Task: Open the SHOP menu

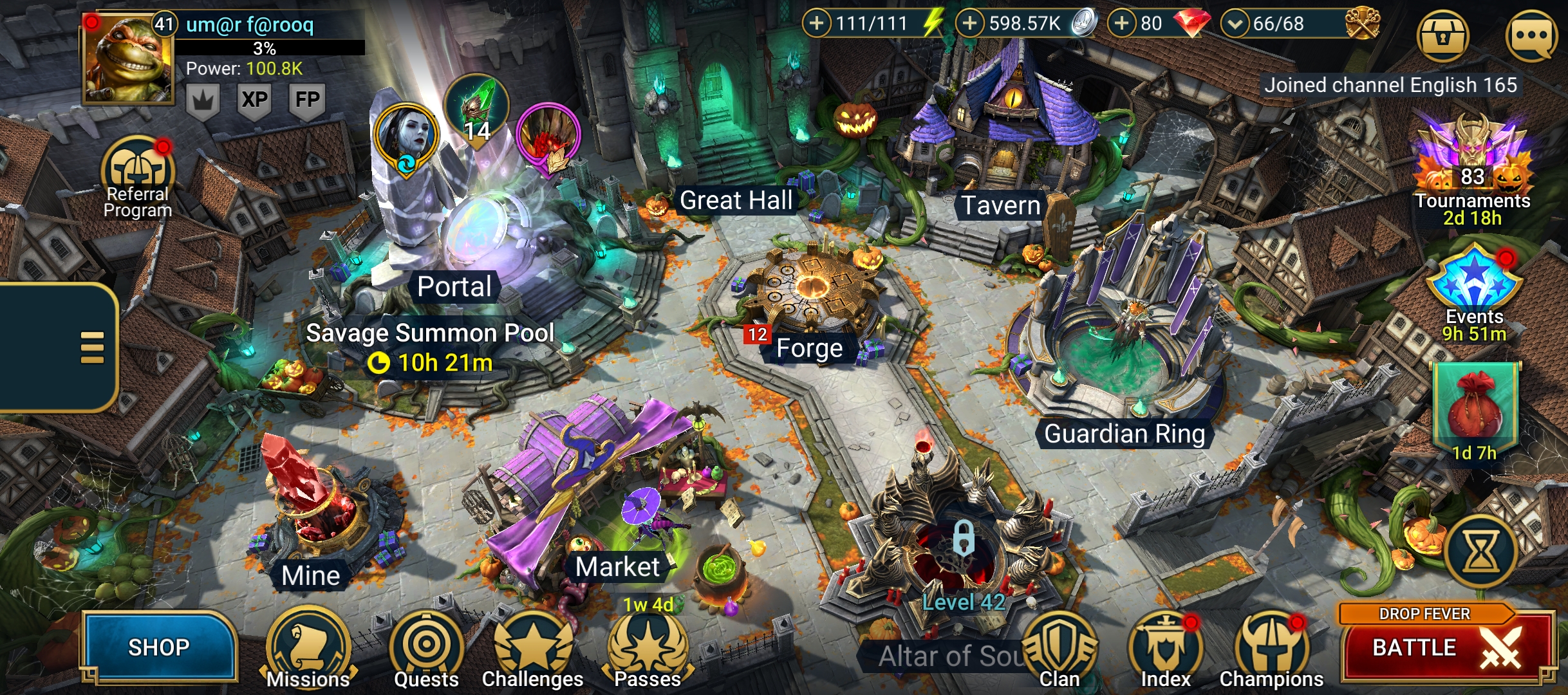Action: (x=158, y=647)
